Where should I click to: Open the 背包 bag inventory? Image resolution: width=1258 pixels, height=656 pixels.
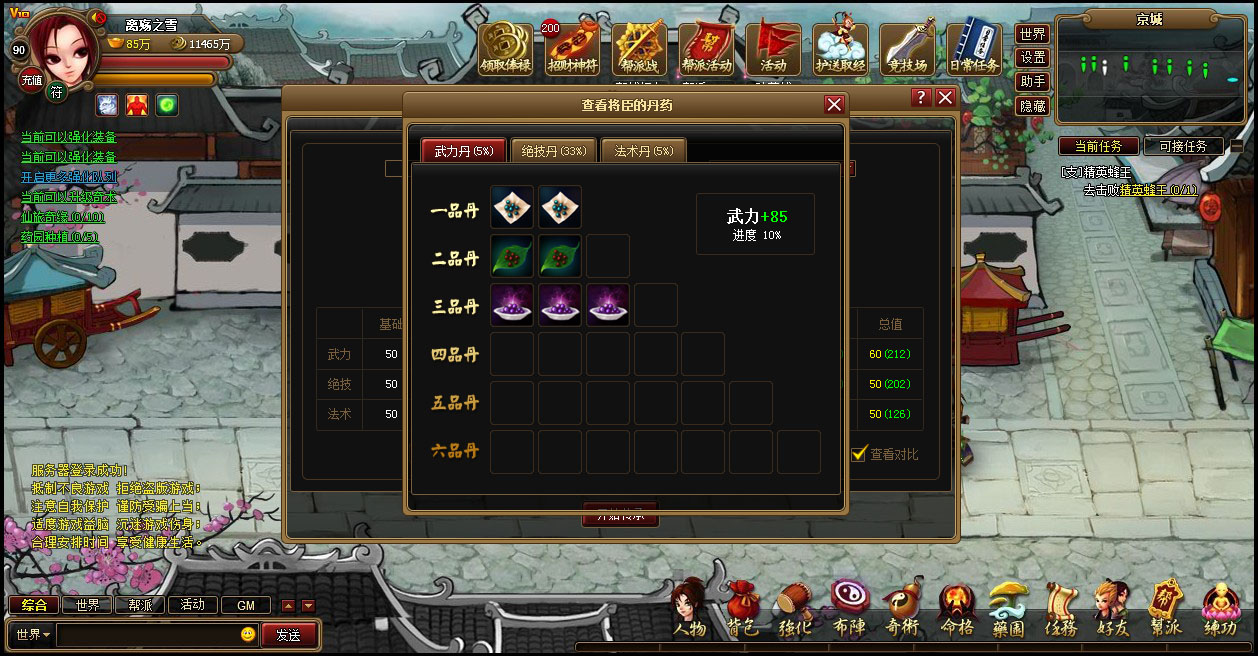(743, 609)
